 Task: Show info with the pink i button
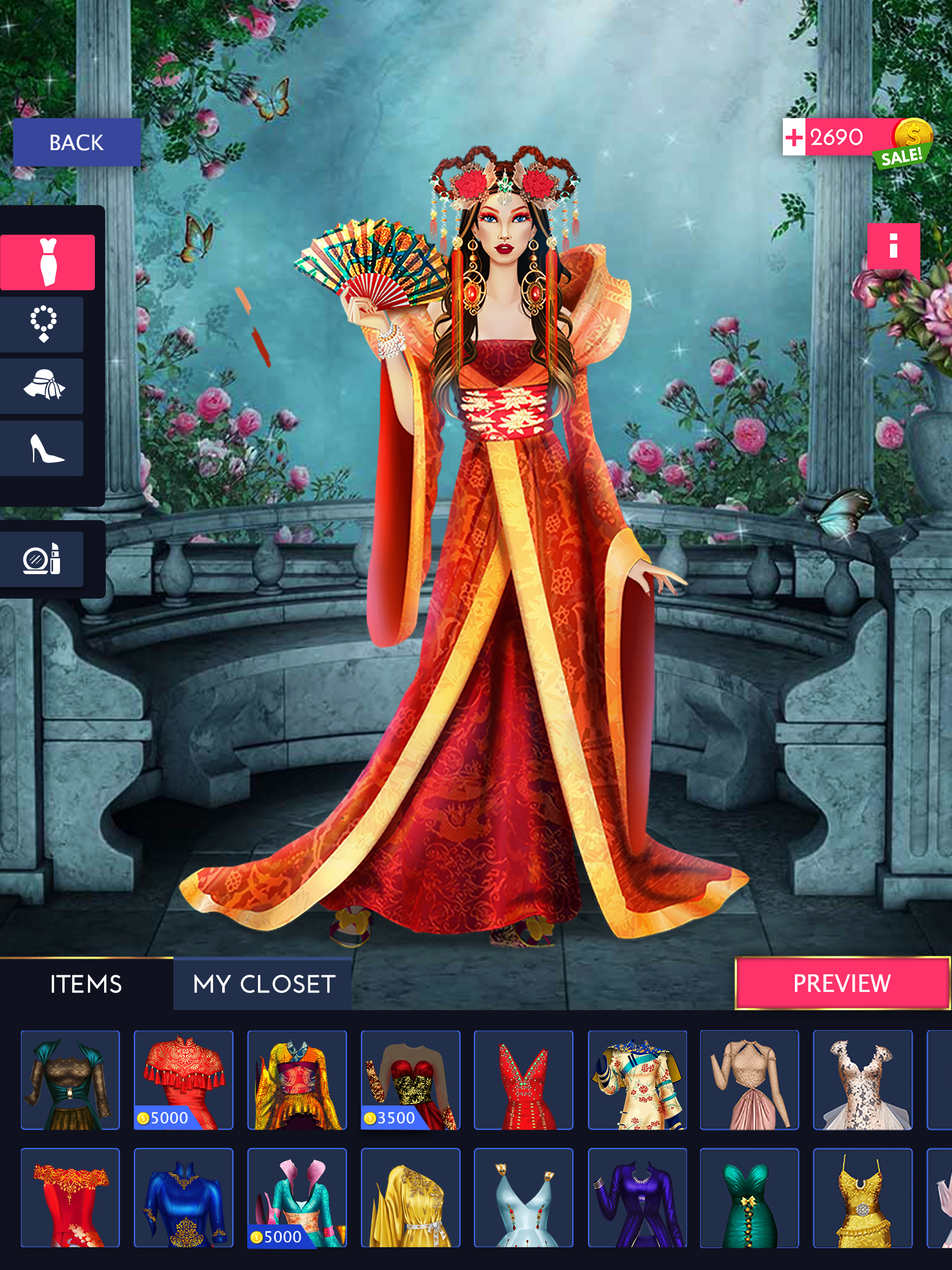tap(893, 246)
